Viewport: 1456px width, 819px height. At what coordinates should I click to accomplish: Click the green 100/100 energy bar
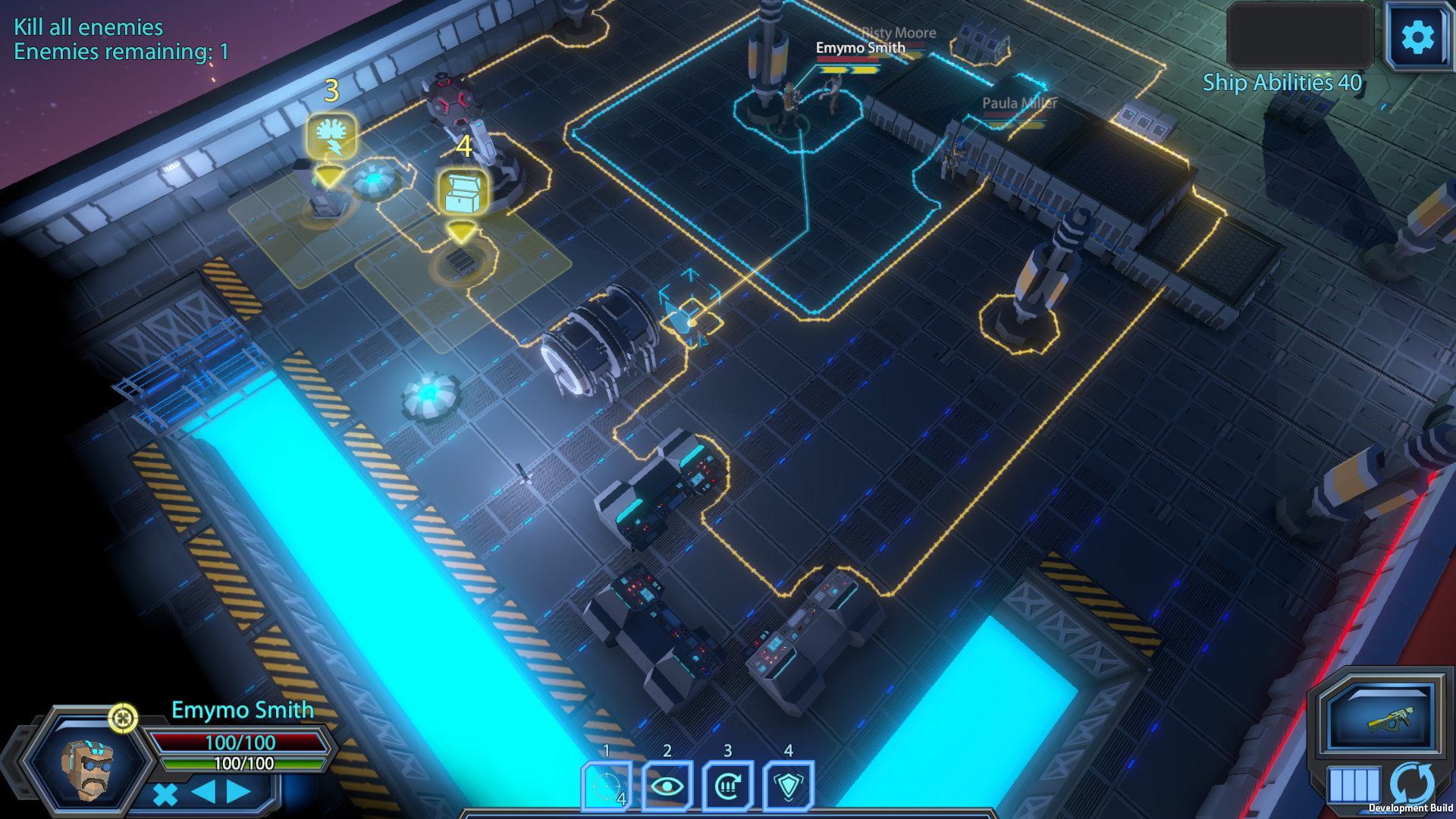coord(243,764)
